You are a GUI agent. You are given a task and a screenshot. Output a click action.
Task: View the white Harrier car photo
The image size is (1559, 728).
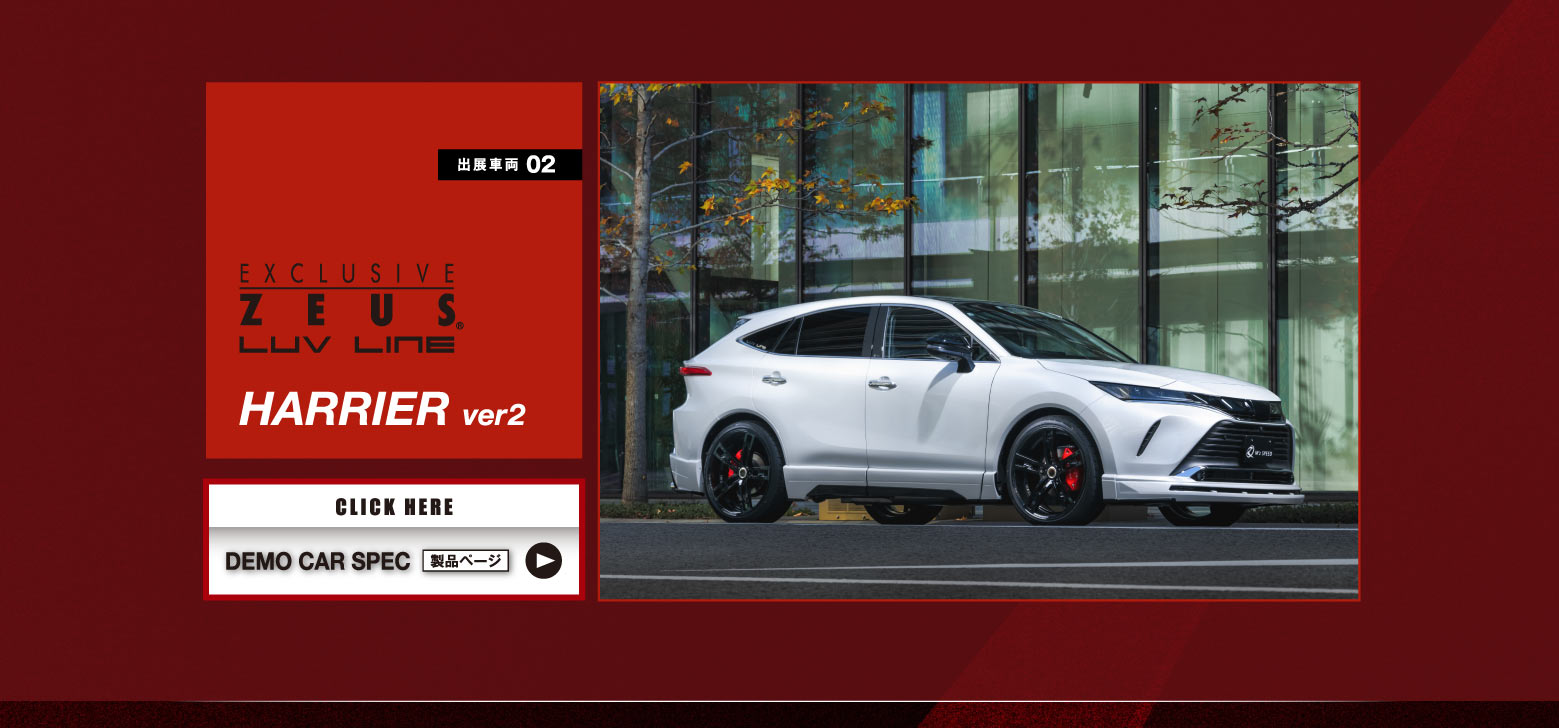click(x=978, y=341)
